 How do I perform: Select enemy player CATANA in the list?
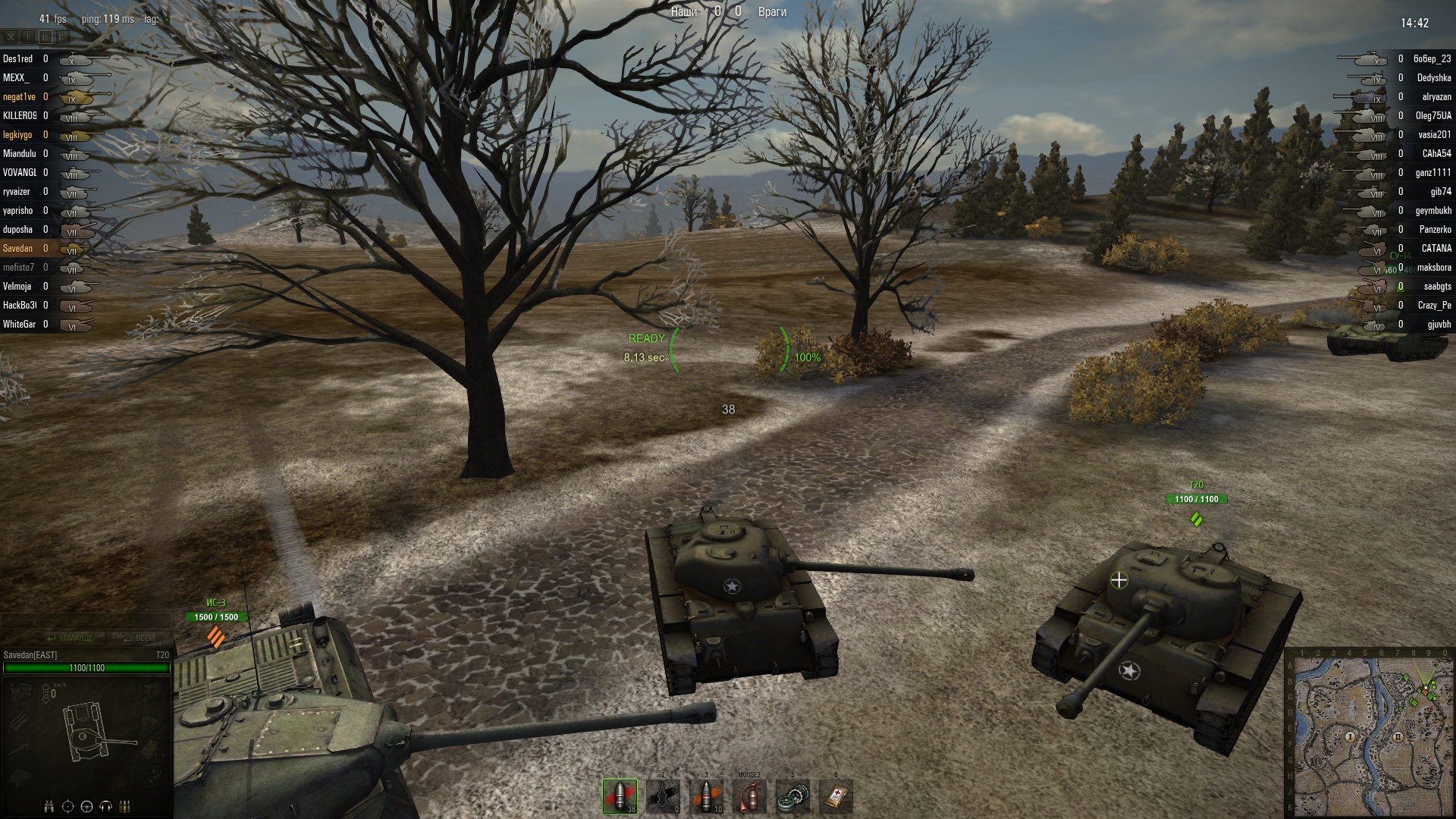coord(1436,249)
